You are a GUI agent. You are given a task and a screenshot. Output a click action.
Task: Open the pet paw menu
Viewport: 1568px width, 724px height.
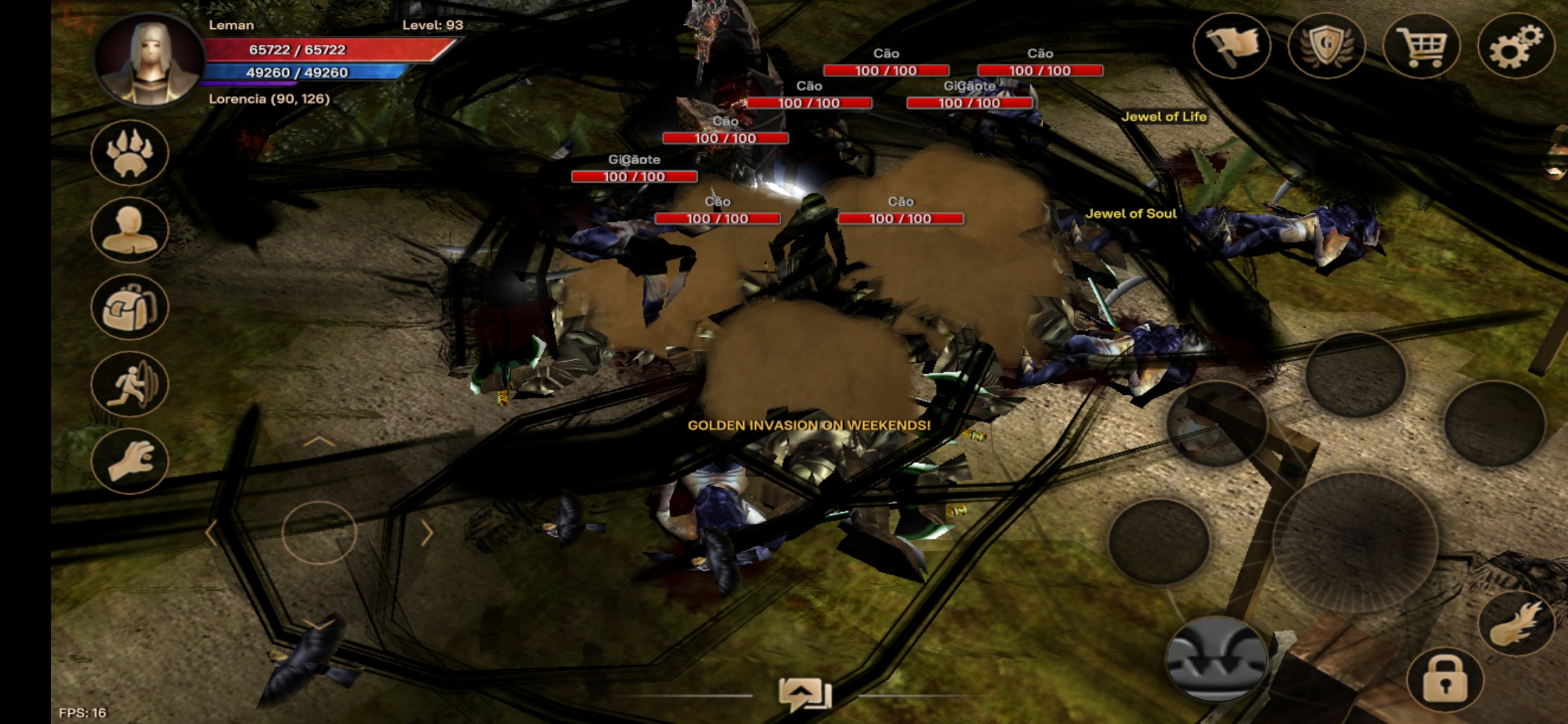(x=130, y=153)
